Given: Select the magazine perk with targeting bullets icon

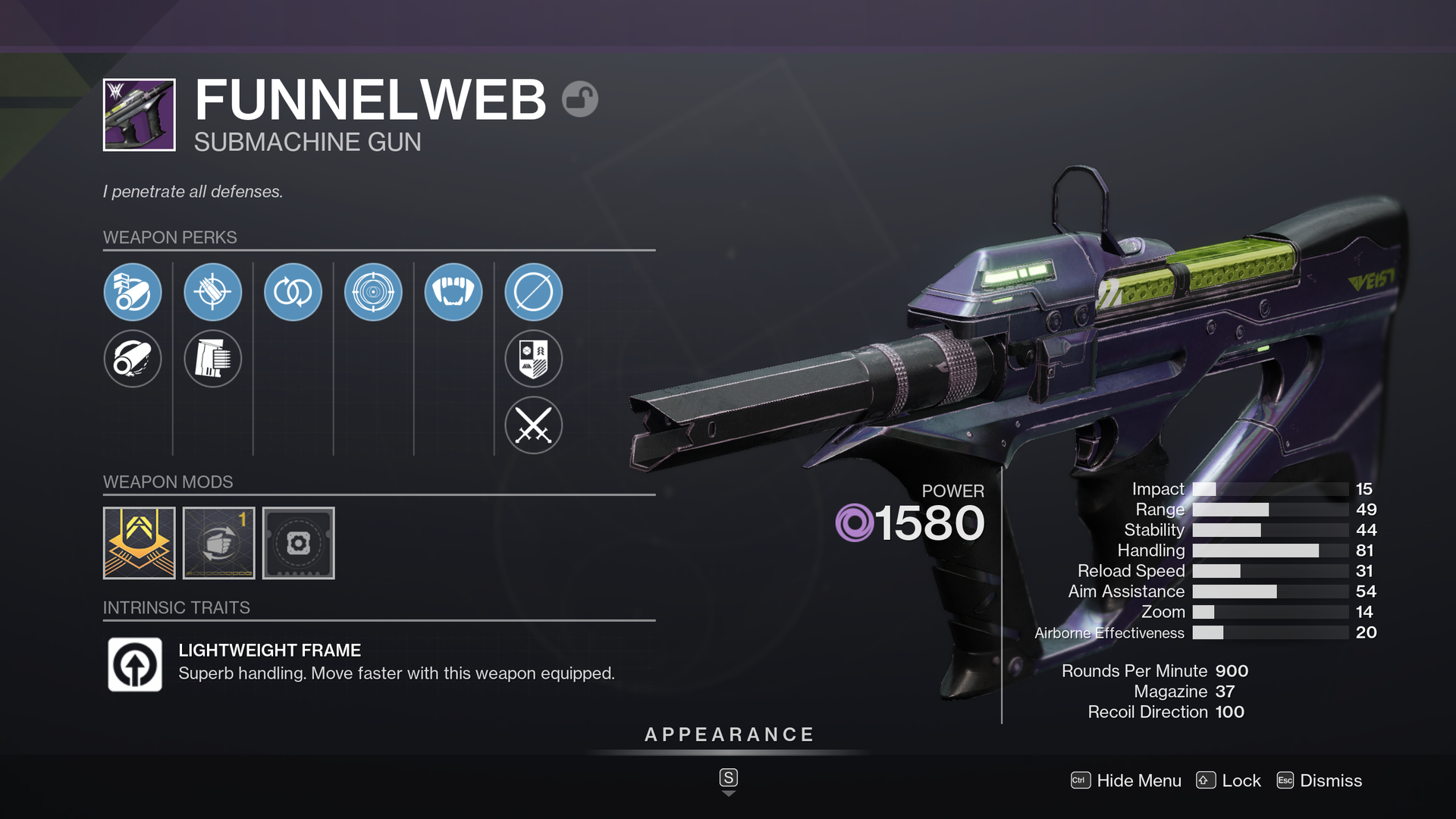Looking at the screenshot, I should 213,291.
